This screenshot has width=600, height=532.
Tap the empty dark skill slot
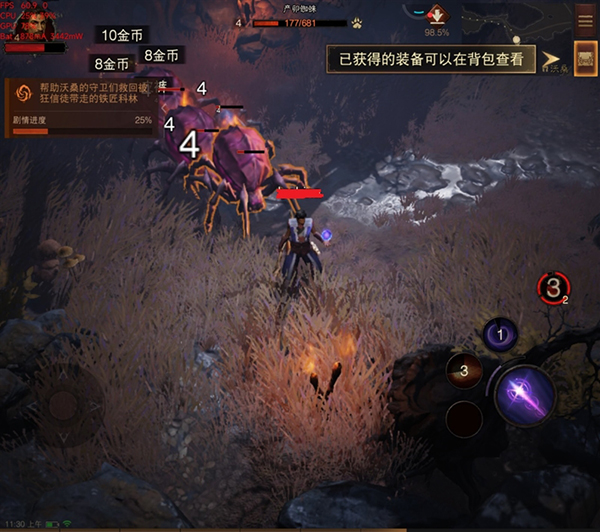[464, 418]
